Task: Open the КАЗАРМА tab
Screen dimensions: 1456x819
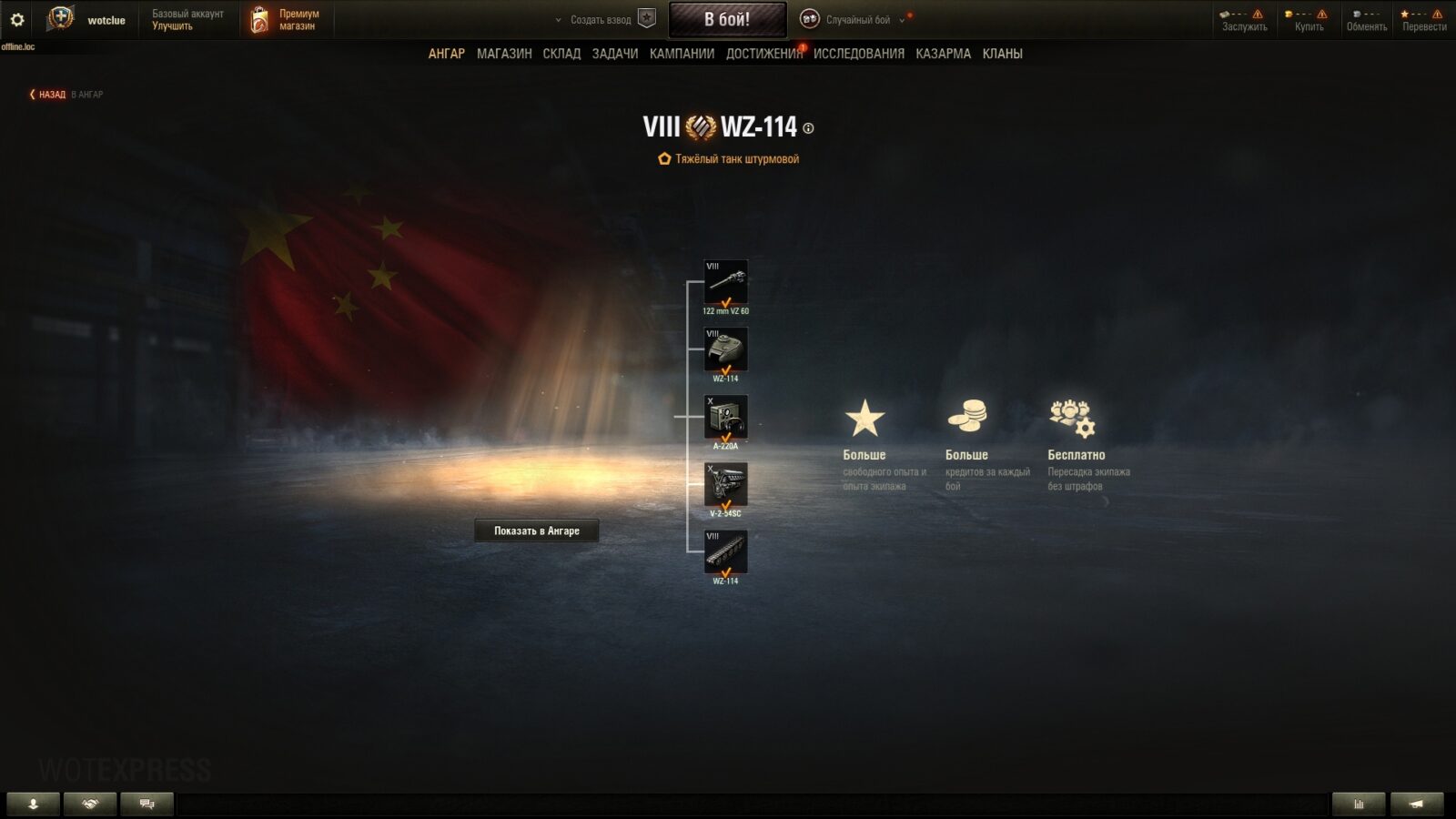Action: [x=943, y=54]
